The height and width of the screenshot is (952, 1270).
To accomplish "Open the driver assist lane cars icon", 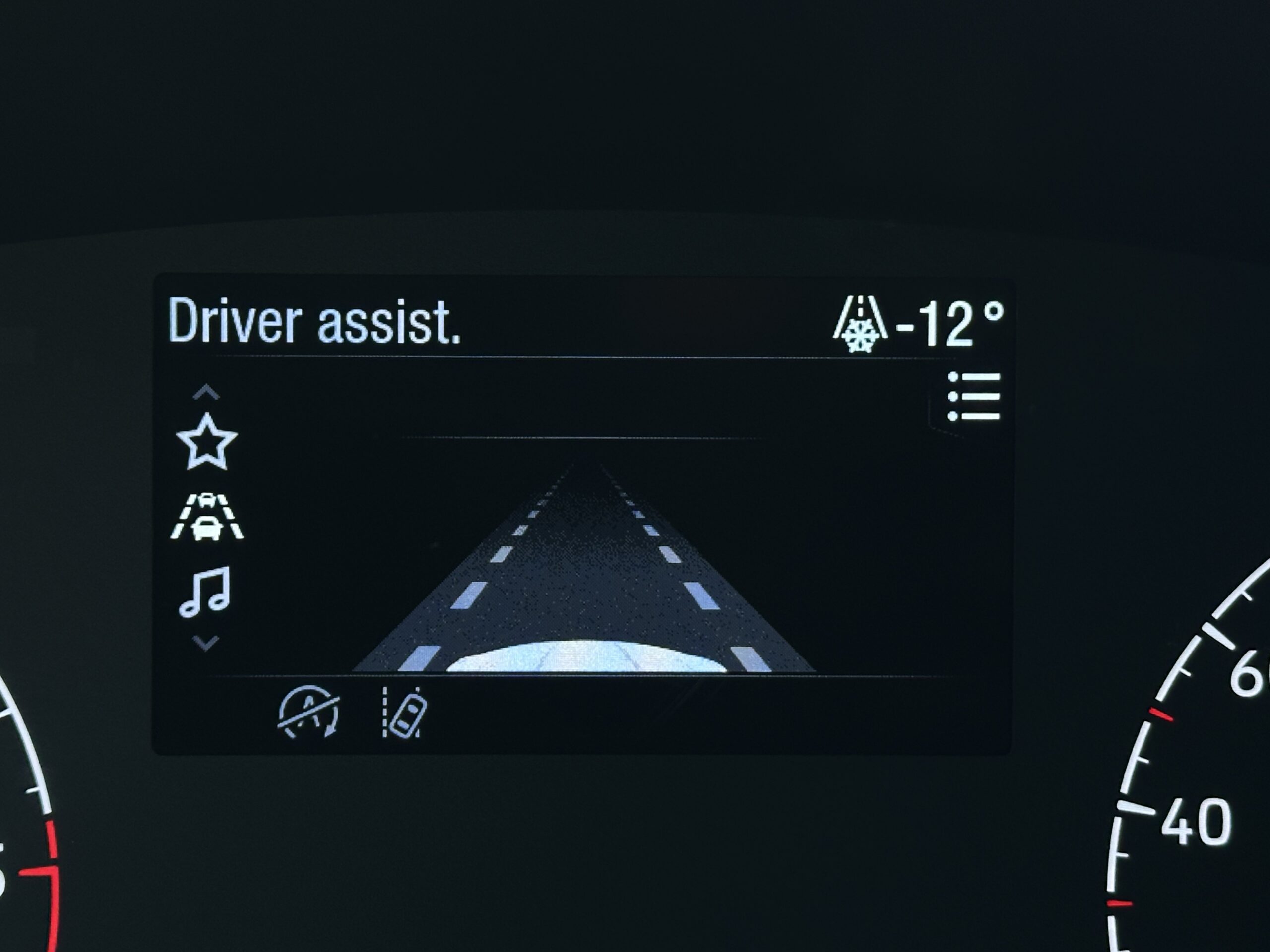I will (x=207, y=517).
